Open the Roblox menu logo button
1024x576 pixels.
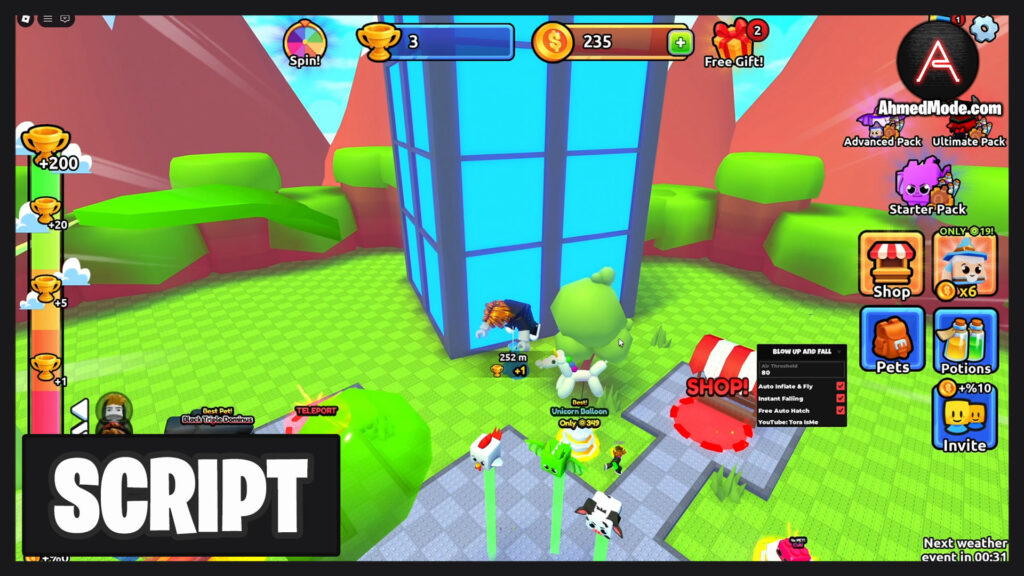(x=23, y=18)
